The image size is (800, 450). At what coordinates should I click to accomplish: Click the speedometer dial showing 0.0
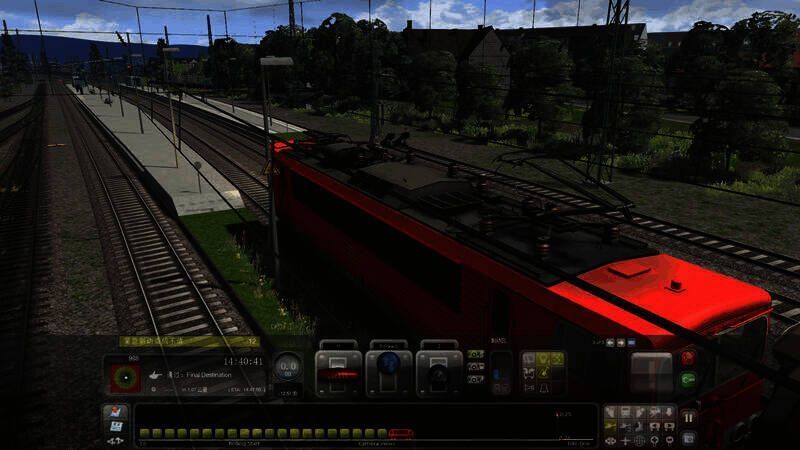[x=287, y=367]
